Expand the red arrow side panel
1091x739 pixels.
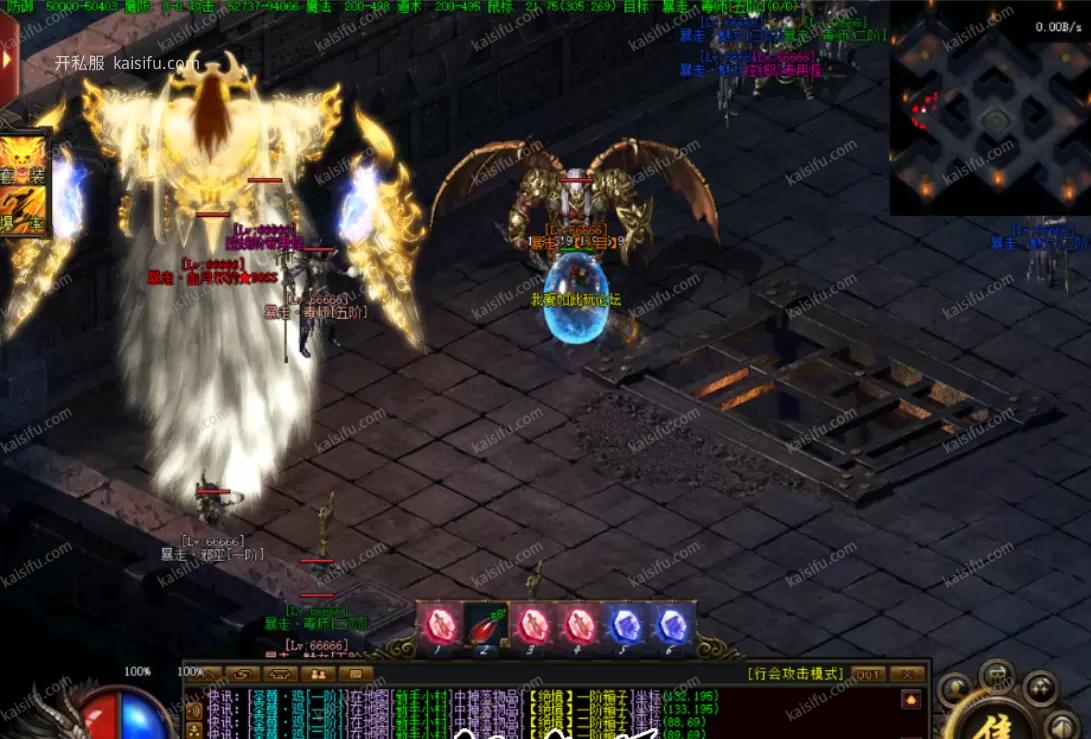click(x=8, y=58)
